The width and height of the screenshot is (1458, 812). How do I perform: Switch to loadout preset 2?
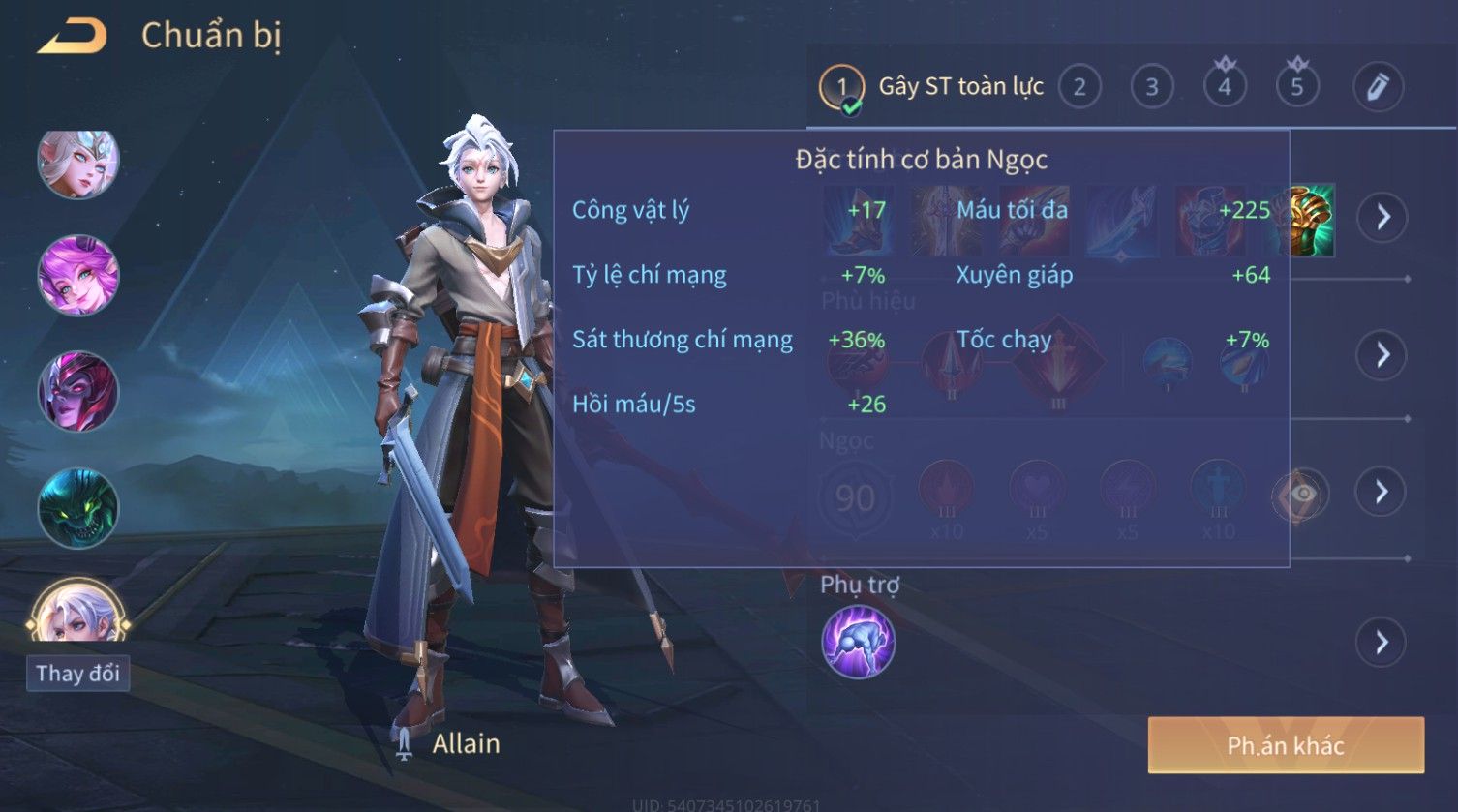point(1079,88)
